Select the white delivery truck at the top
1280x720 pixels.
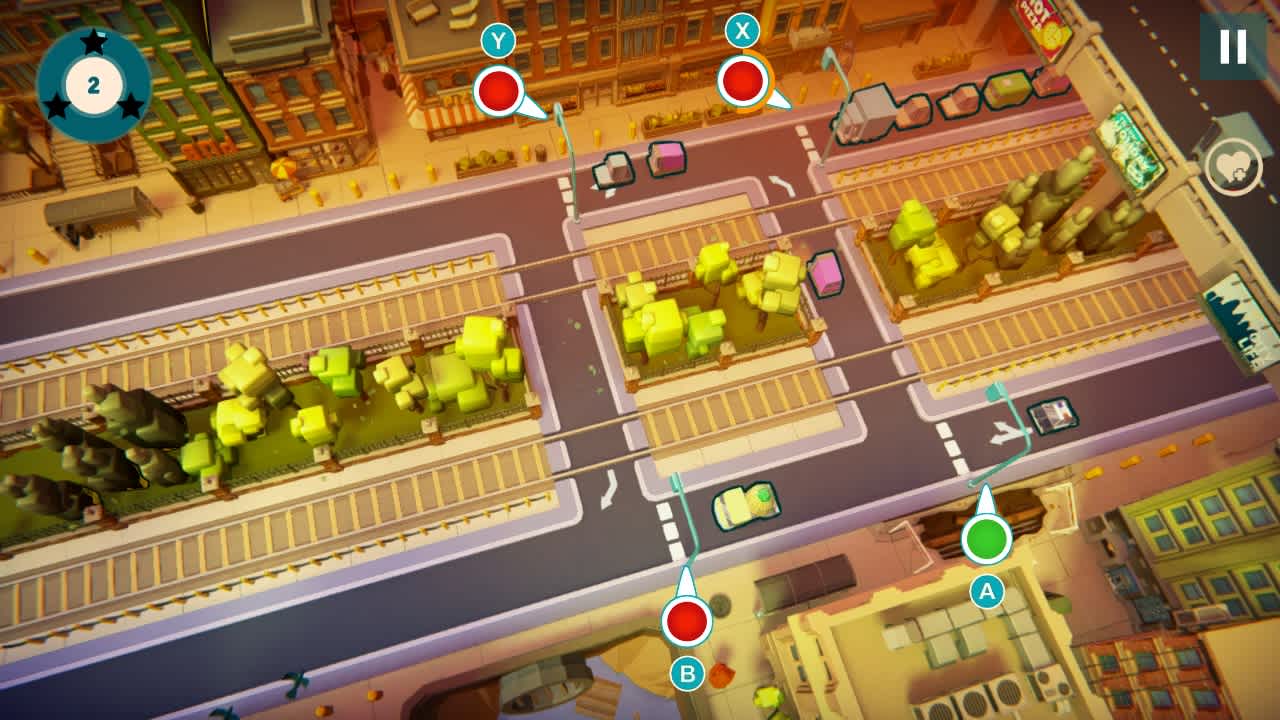869,110
